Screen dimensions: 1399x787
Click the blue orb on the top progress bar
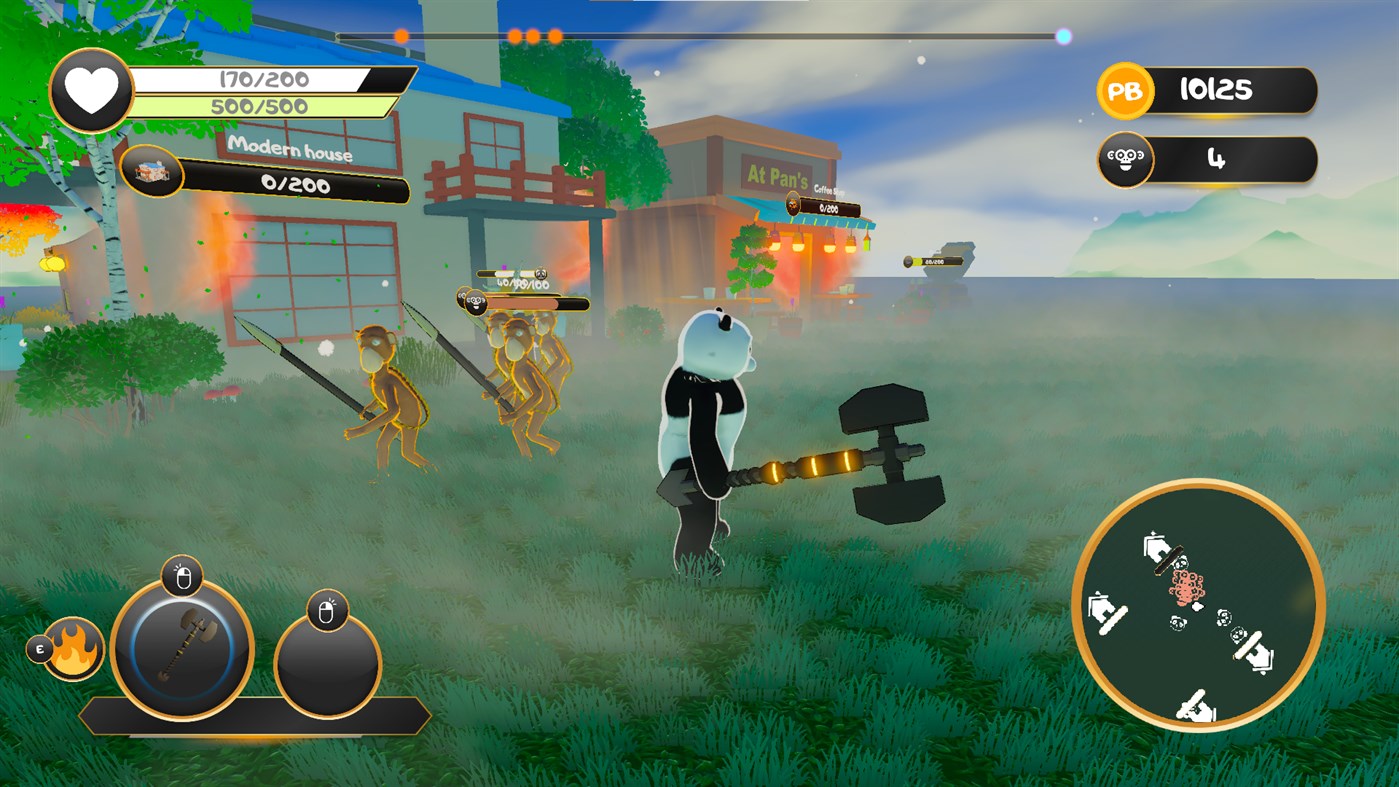click(x=1062, y=38)
